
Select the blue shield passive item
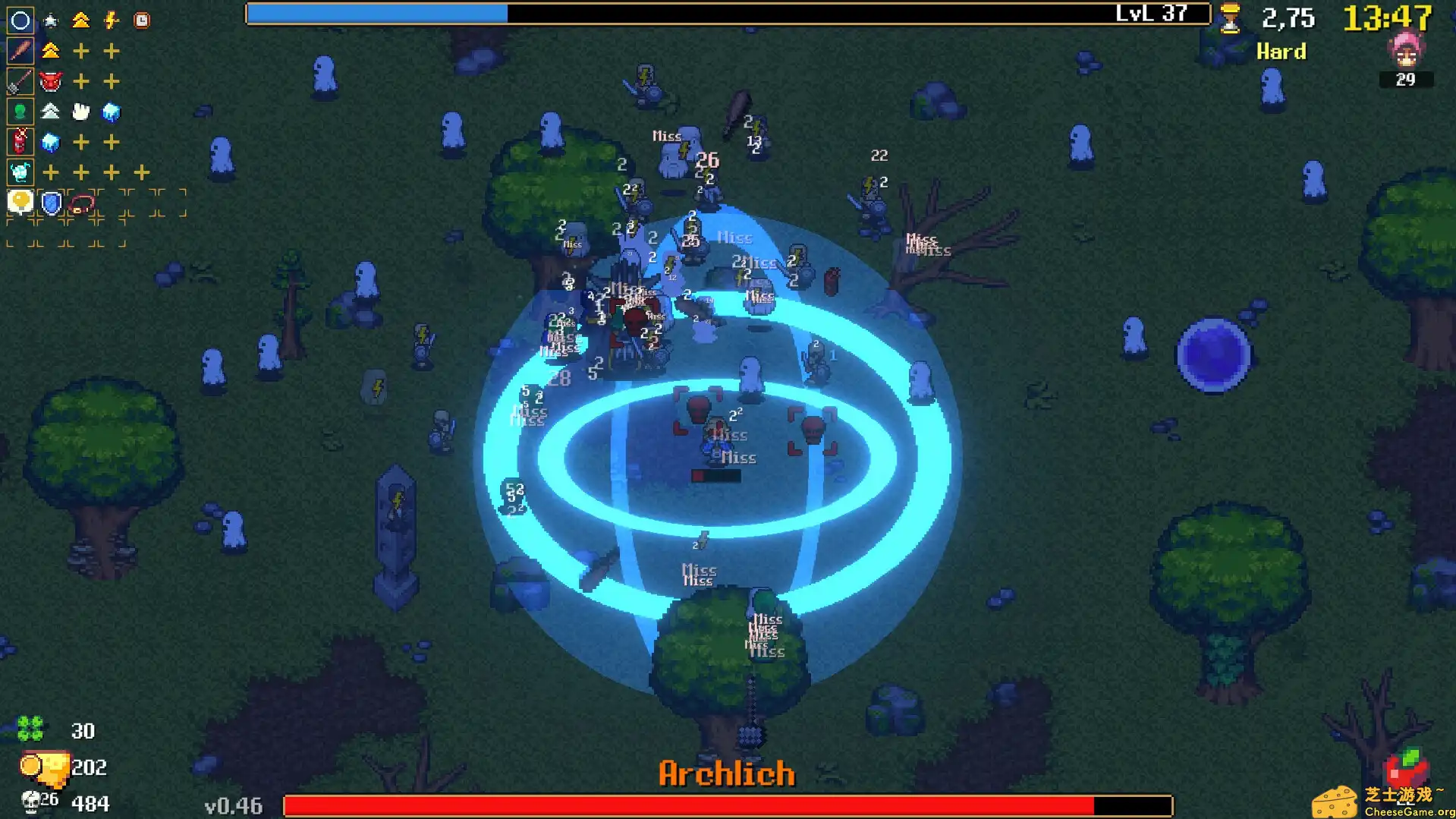pyautogui.click(x=50, y=203)
